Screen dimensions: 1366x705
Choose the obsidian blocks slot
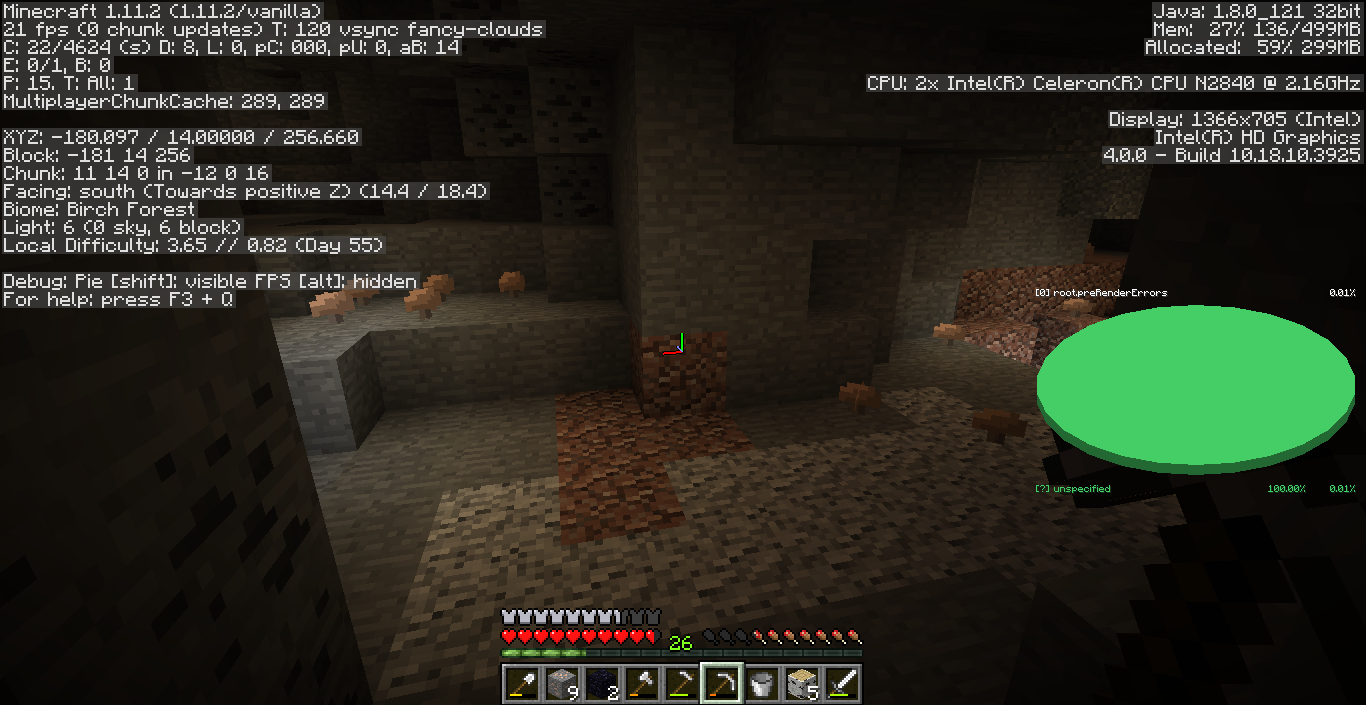pyautogui.click(x=601, y=684)
